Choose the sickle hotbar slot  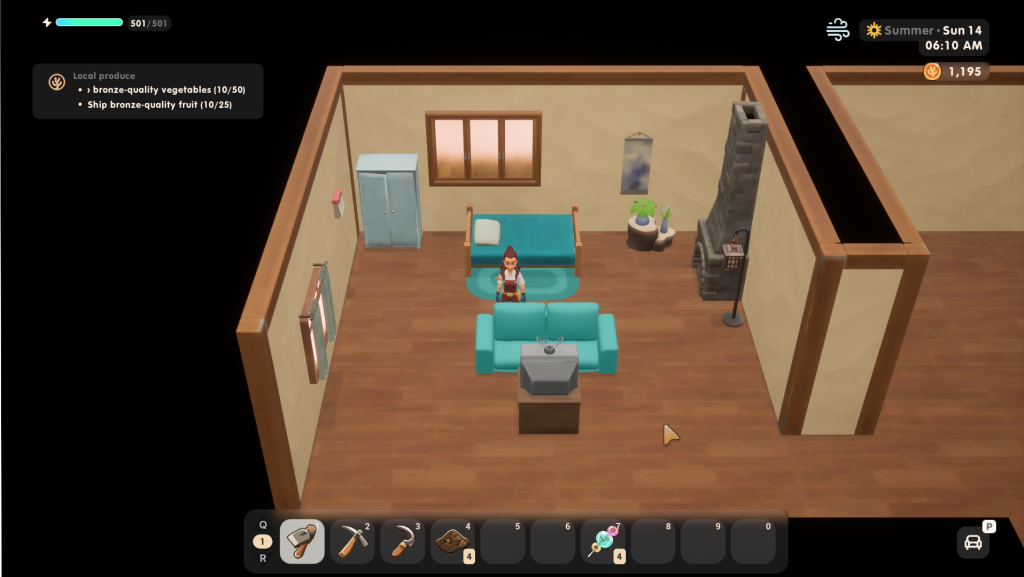point(402,542)
